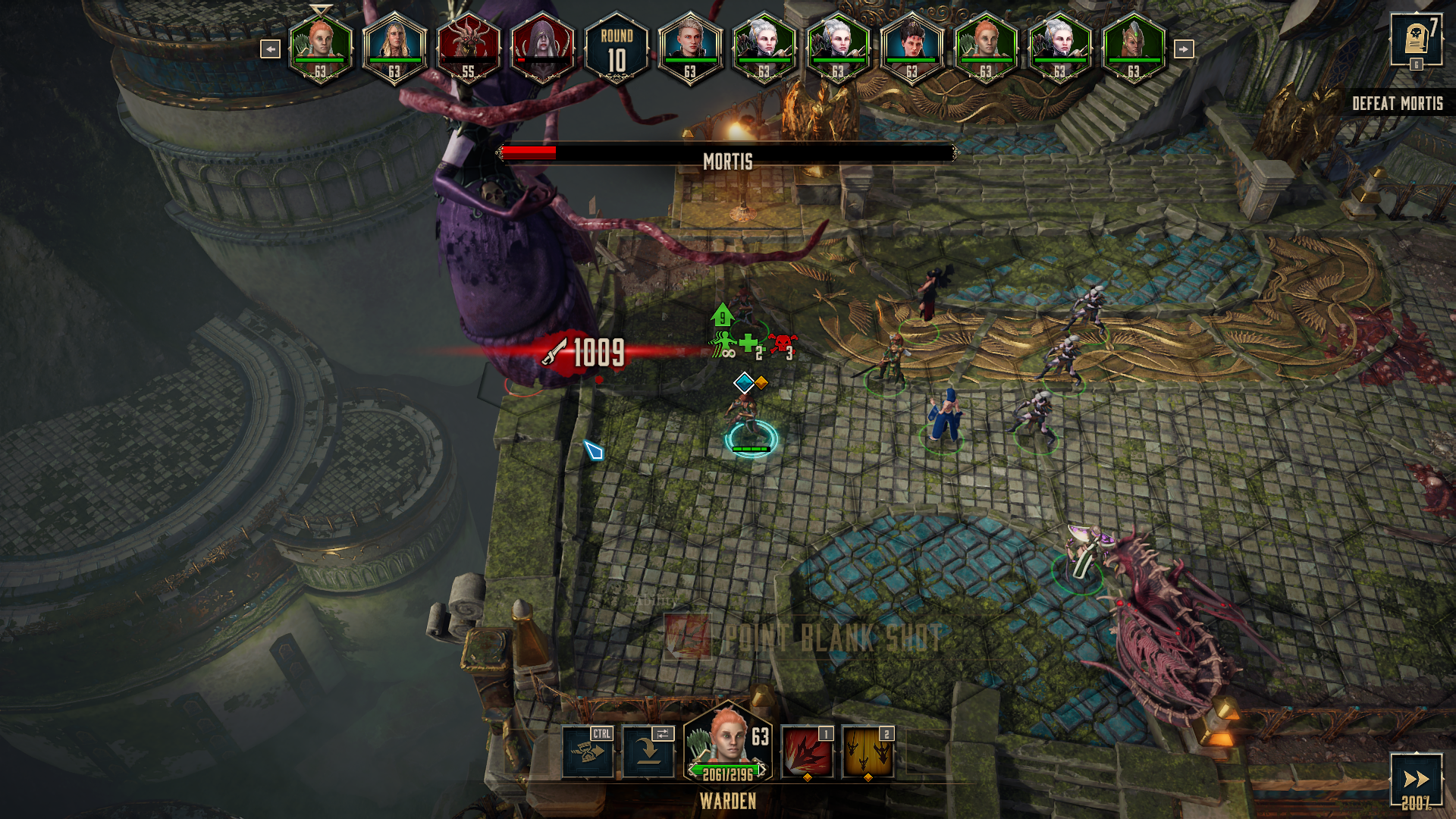Use the yellow triple-arrow volley ability
The image size is (1456, 819).
pos(868,752)
